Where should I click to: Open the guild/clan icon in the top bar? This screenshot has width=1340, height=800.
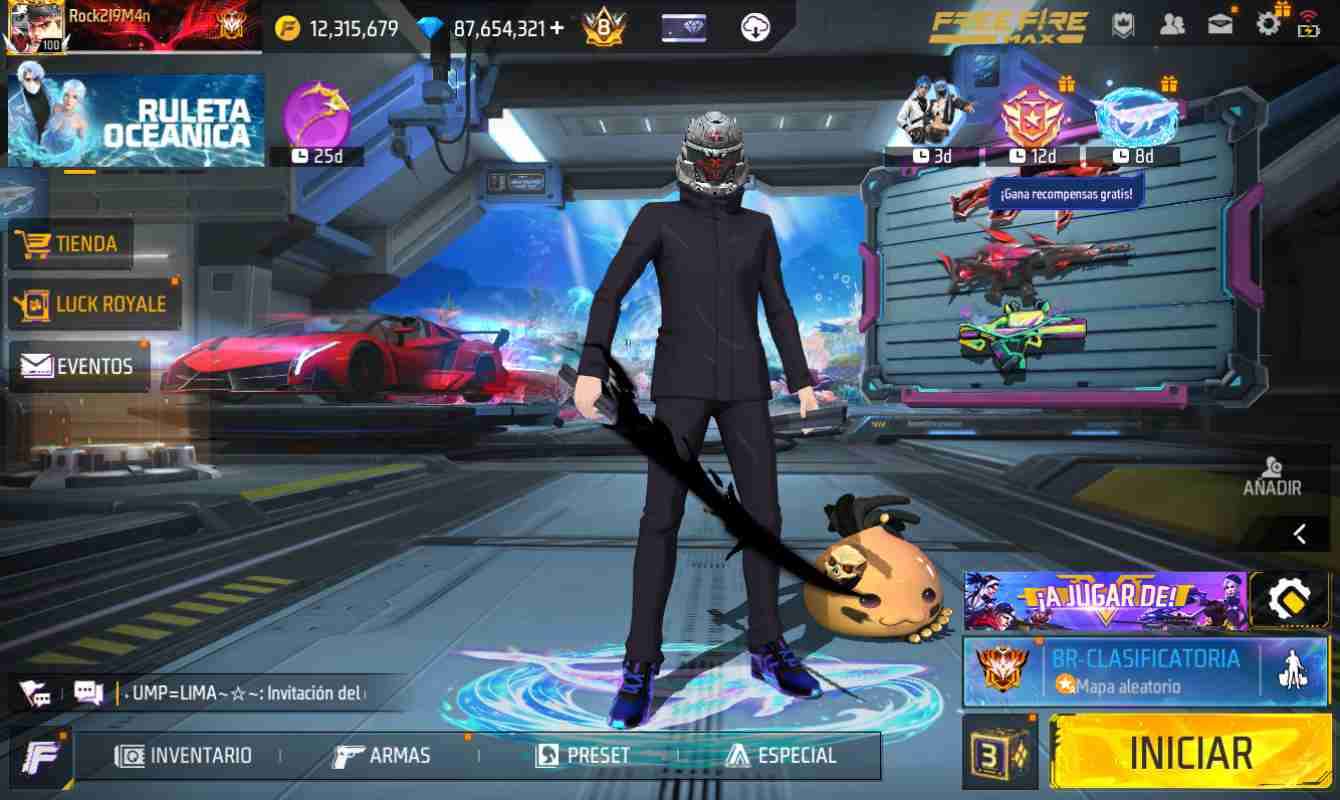(x=1124, y=25)
